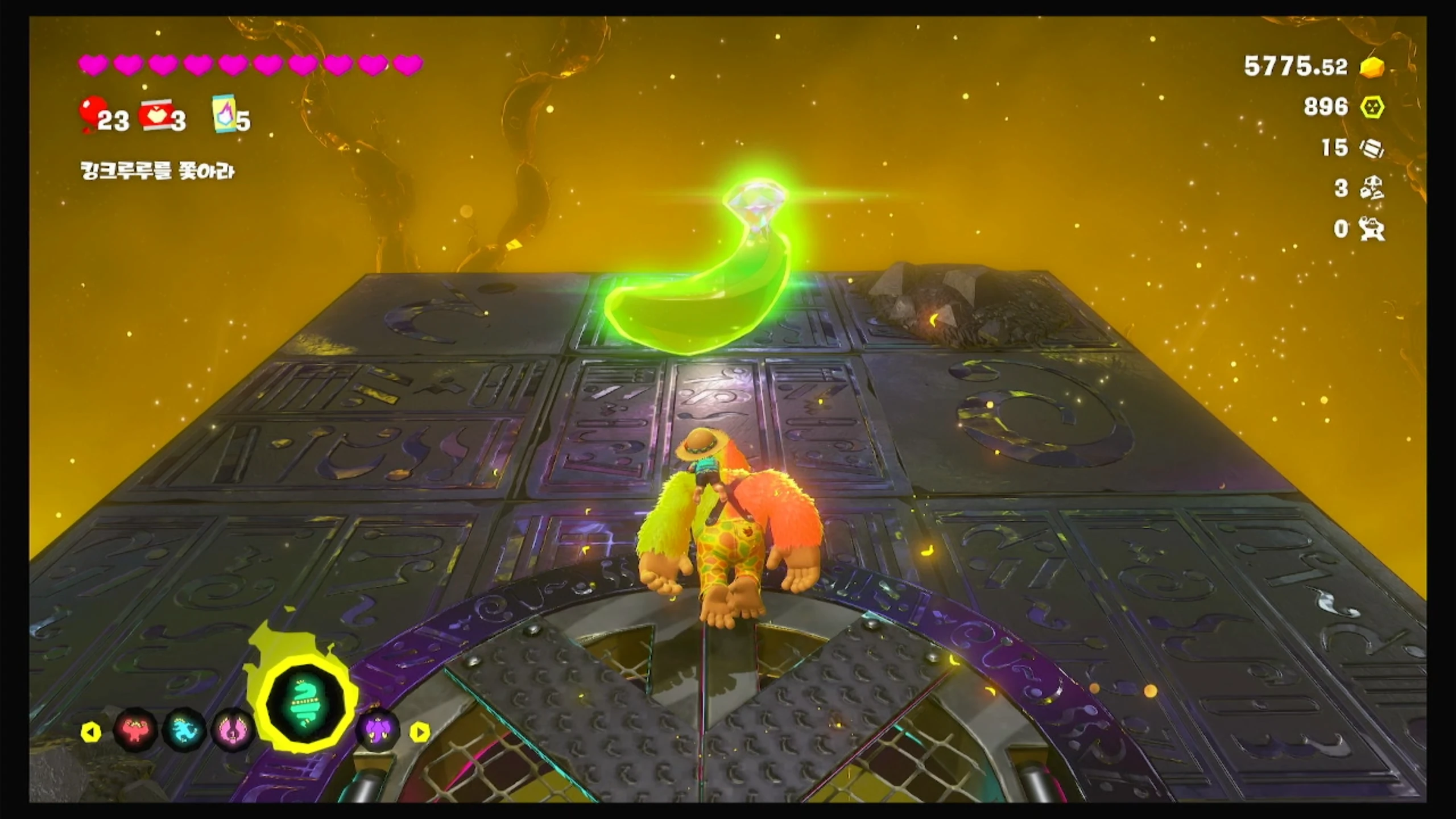Click the yellow left arrow of transformation selector

[91, 732]
